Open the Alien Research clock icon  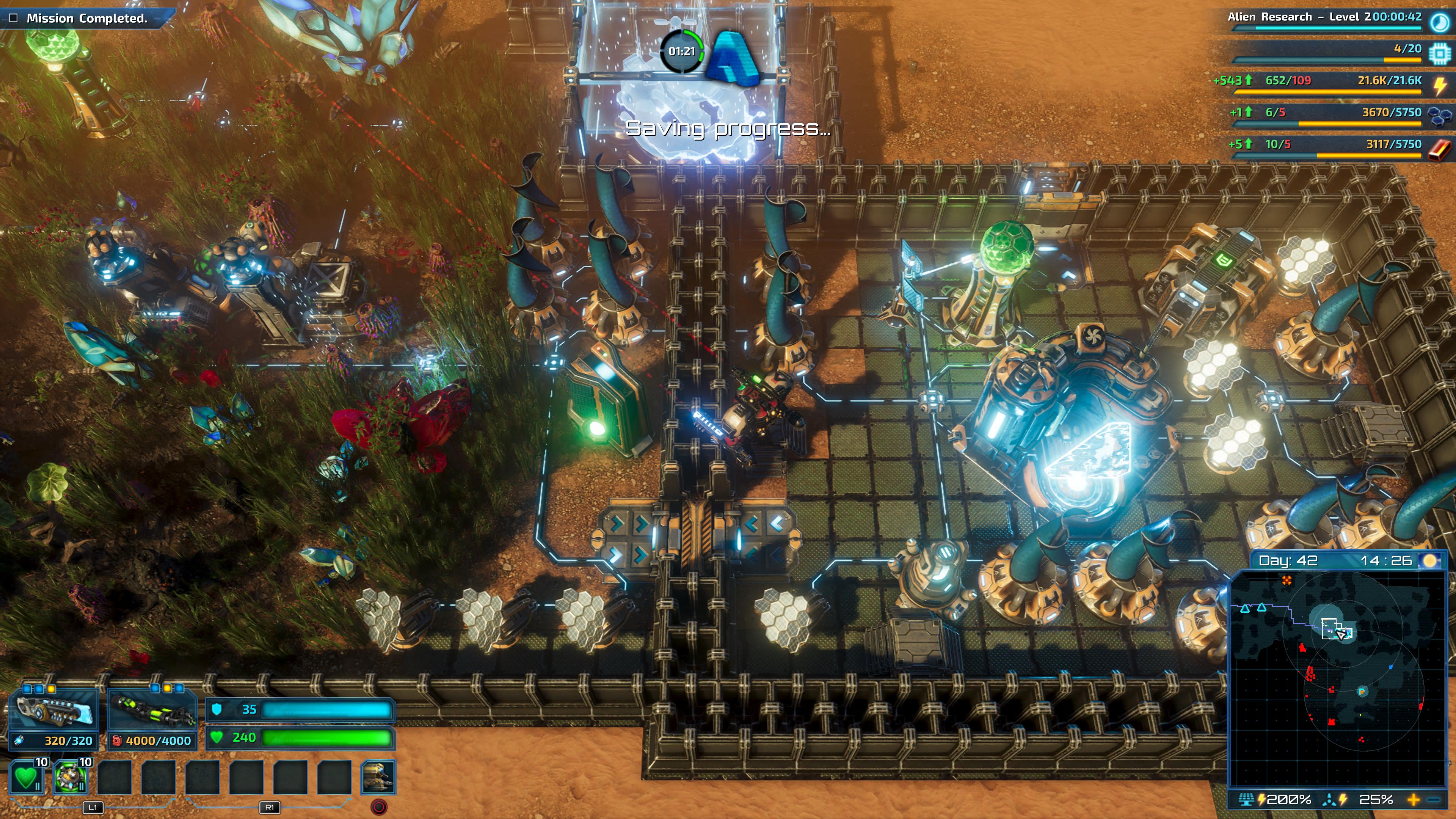point(1439,22)
